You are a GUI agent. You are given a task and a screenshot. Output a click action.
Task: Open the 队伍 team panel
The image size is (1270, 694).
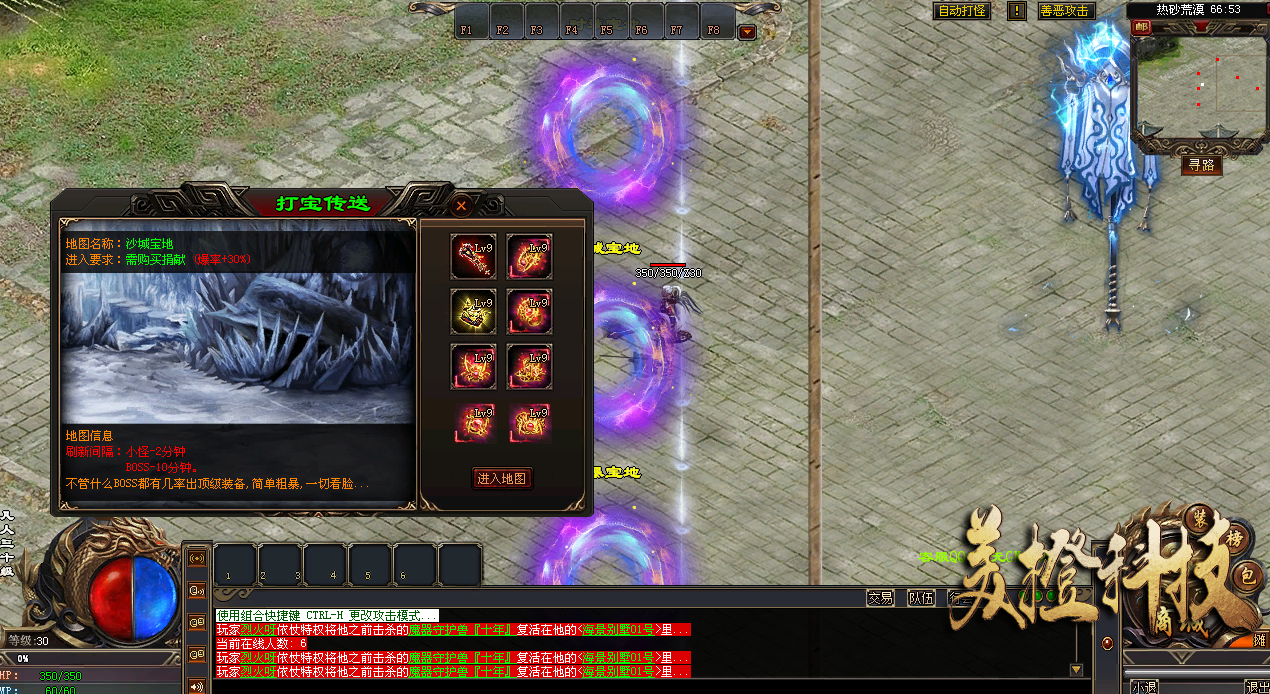(920, 598)
